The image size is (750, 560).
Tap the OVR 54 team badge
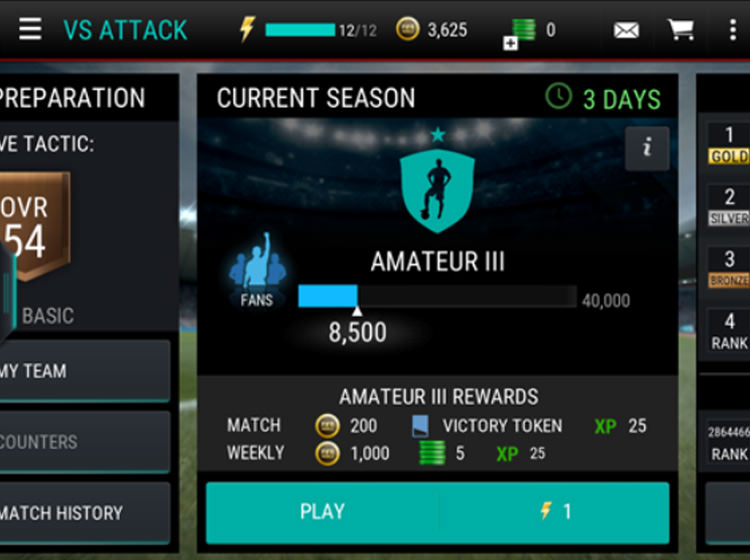point(35,228)
